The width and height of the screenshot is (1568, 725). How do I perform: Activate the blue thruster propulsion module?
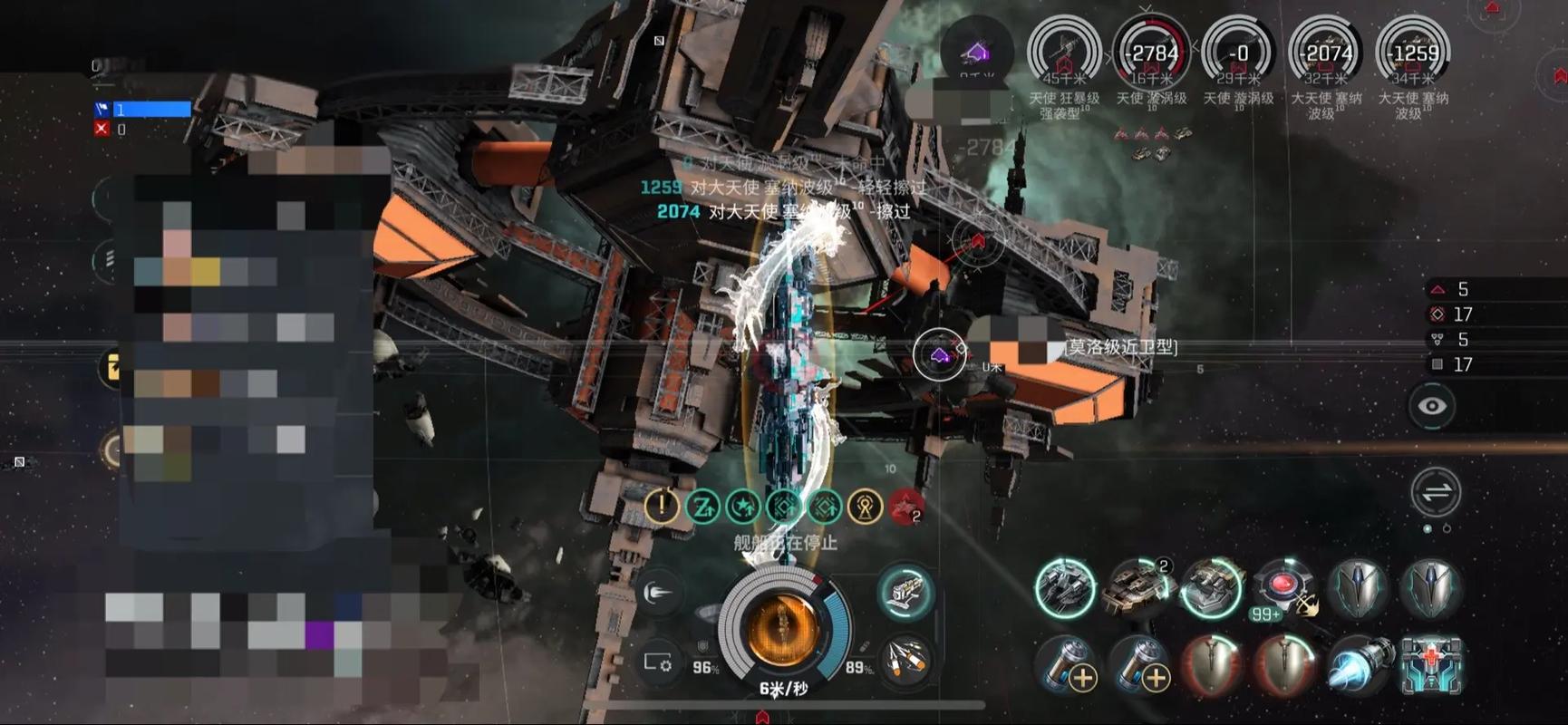point(1359,664)
